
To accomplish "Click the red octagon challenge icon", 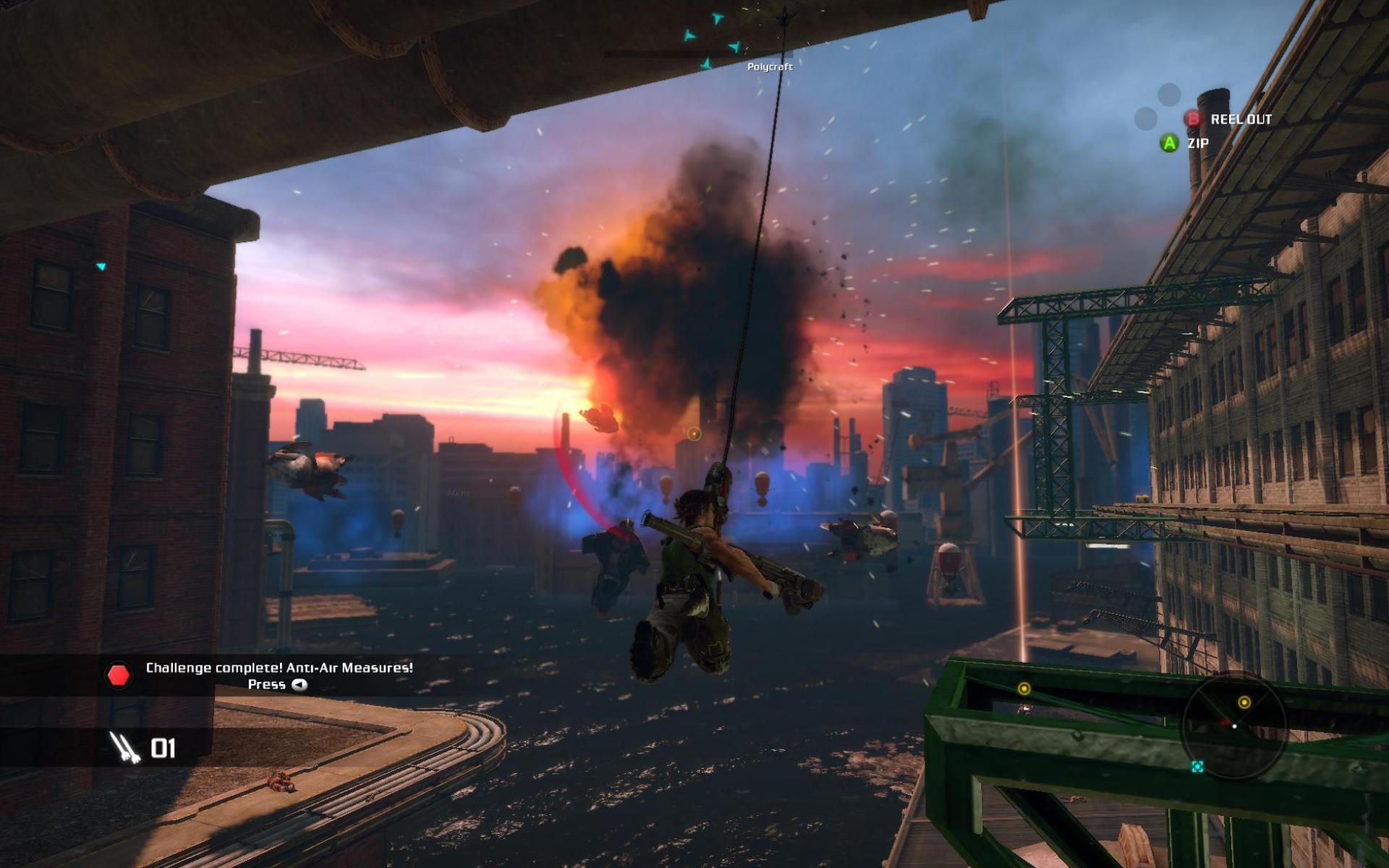I will 118,676.
